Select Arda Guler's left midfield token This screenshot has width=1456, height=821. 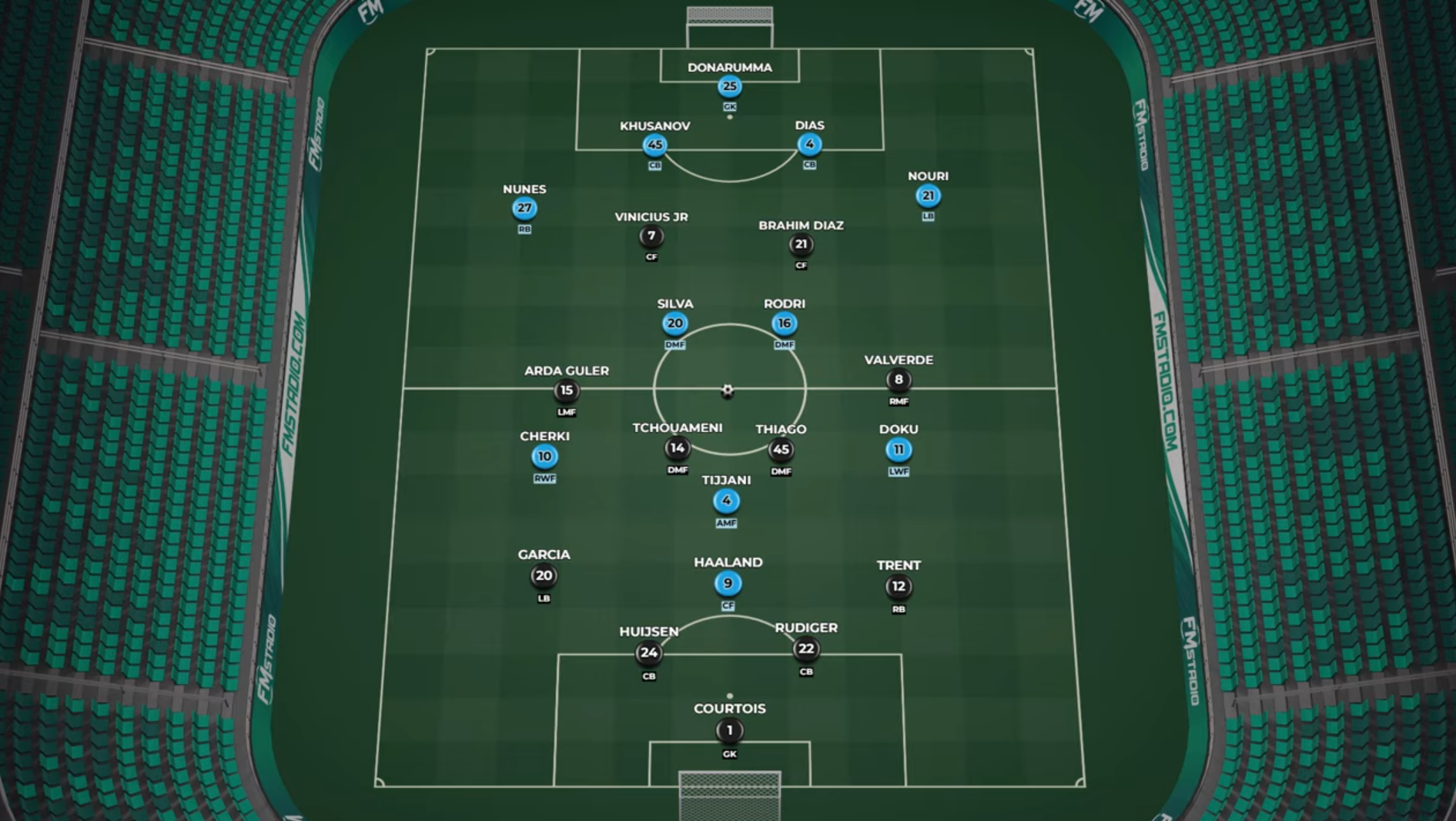[x=566, y=390]
